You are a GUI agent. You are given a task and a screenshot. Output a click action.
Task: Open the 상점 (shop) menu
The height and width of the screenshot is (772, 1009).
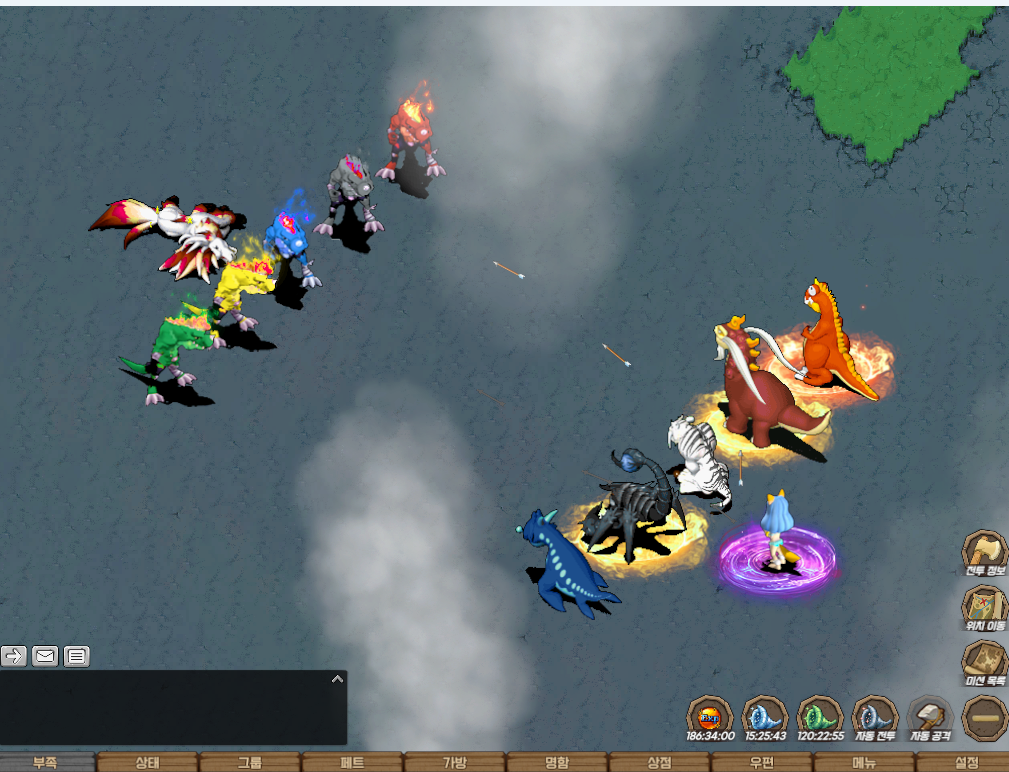[x=659, y=762]
